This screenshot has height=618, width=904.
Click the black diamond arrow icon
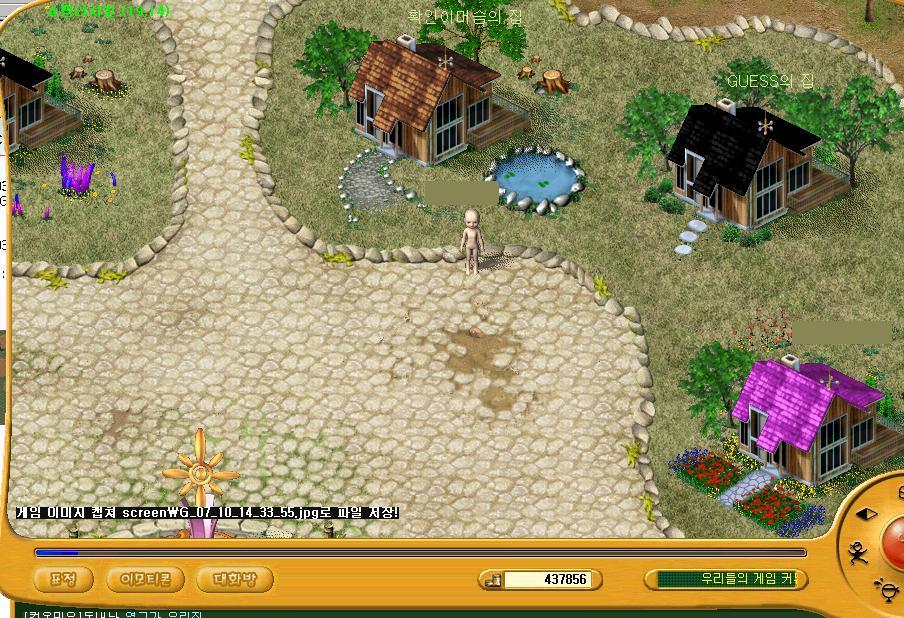(866, 514)
